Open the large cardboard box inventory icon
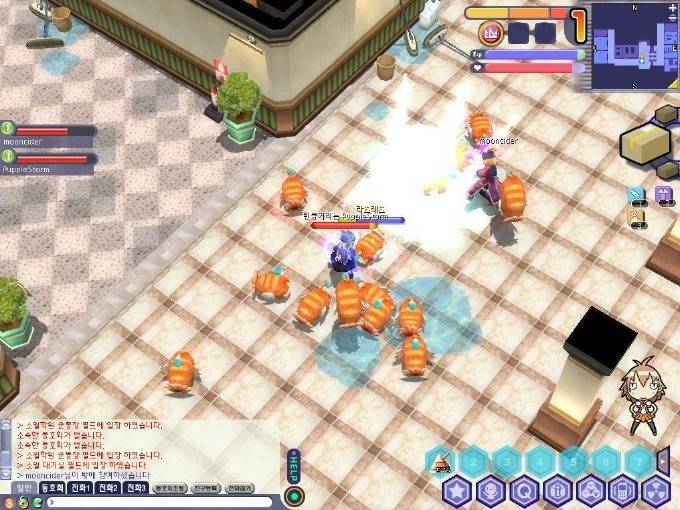Viewport: 680px width, 510px height. [640, 143]
